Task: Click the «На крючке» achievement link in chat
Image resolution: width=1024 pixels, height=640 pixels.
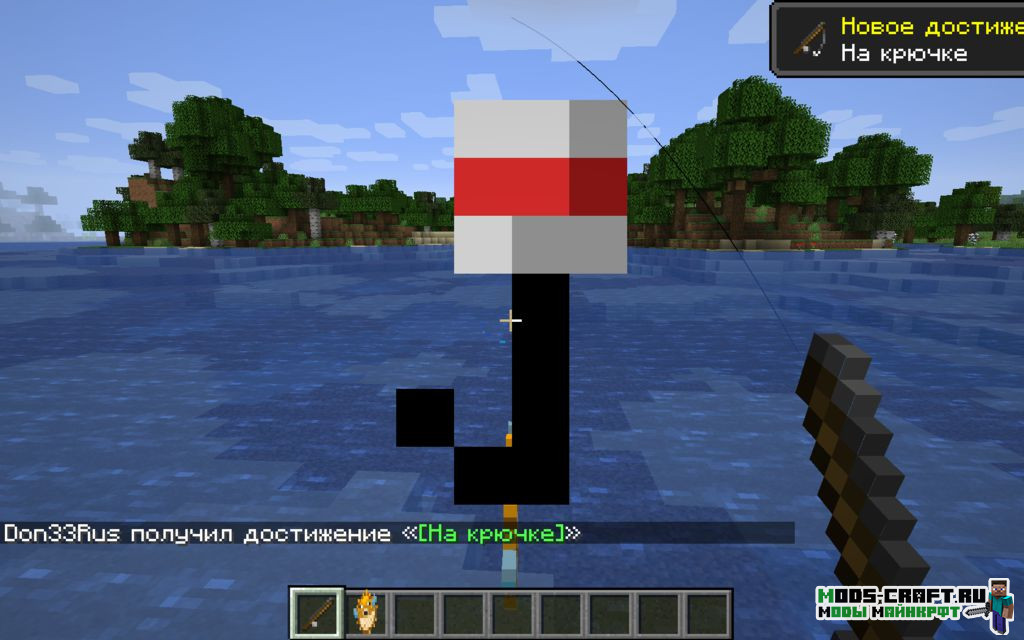Action: click(489, 534)
